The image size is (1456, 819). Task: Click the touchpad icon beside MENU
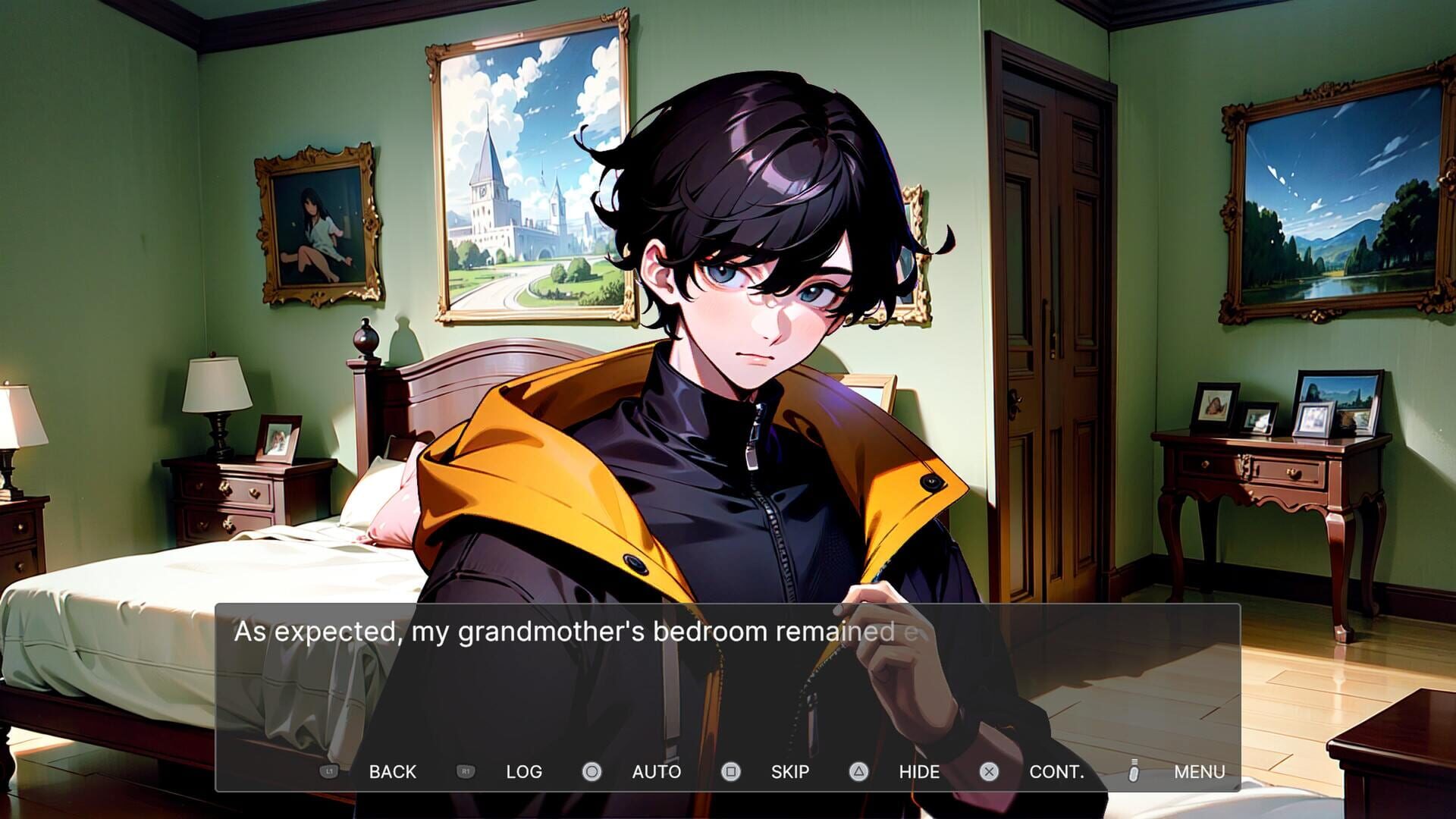(1132, 771)
